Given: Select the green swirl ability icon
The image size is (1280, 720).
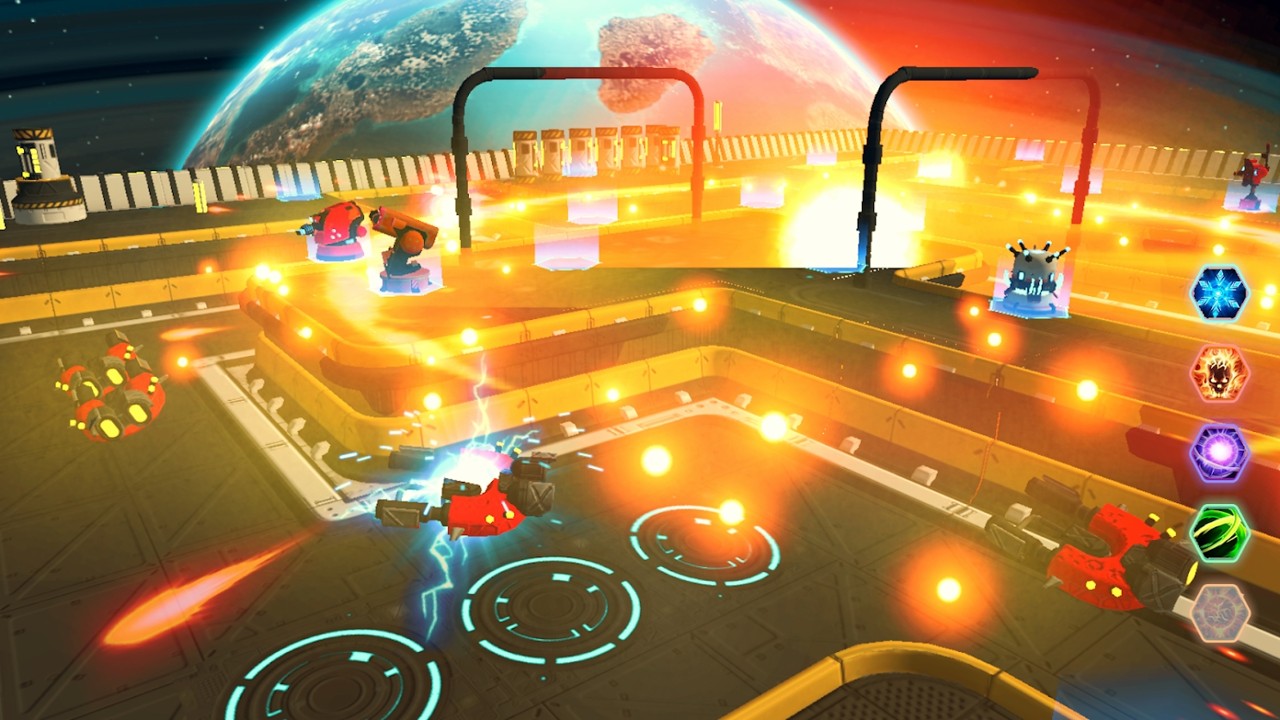Looking at the screenshot, I should tap(1219, 533).
